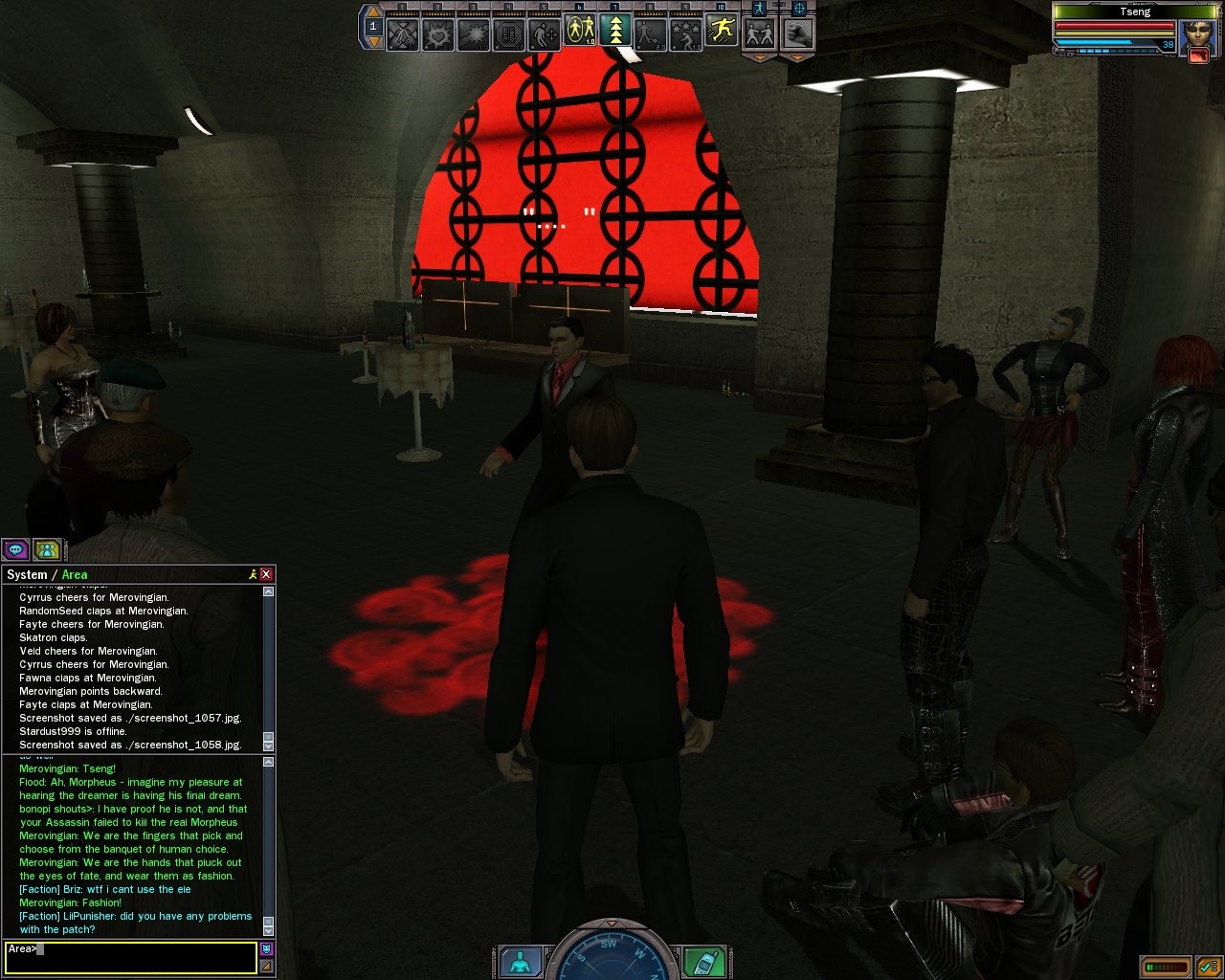Open the blue character figure panel
Image resolution: width=1225 pixels, height=980 pixels.
tap(521, 962)
